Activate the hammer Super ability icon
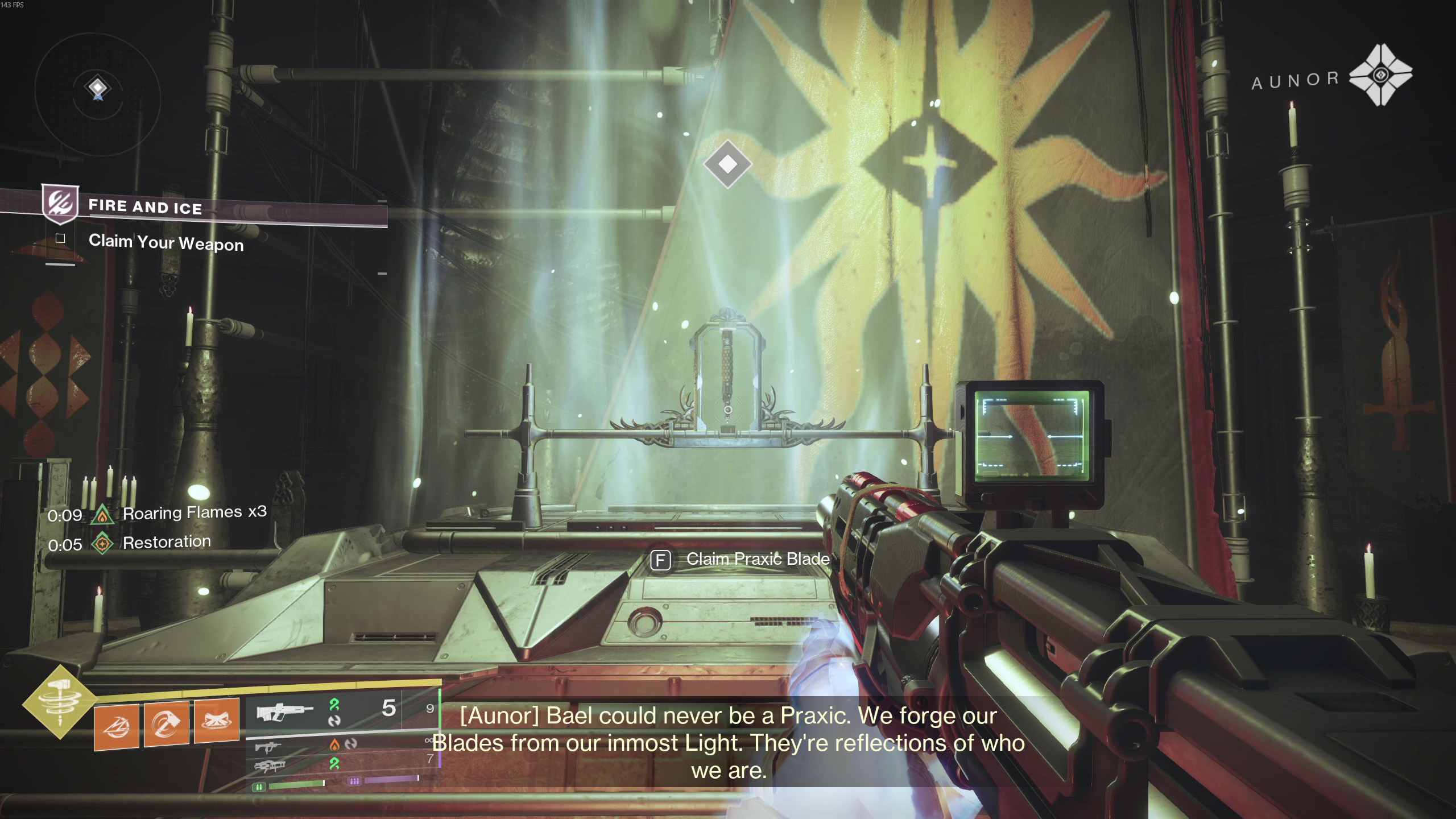Image resolution: width=1456 pixels, height=819 pixels. [59, 703]
